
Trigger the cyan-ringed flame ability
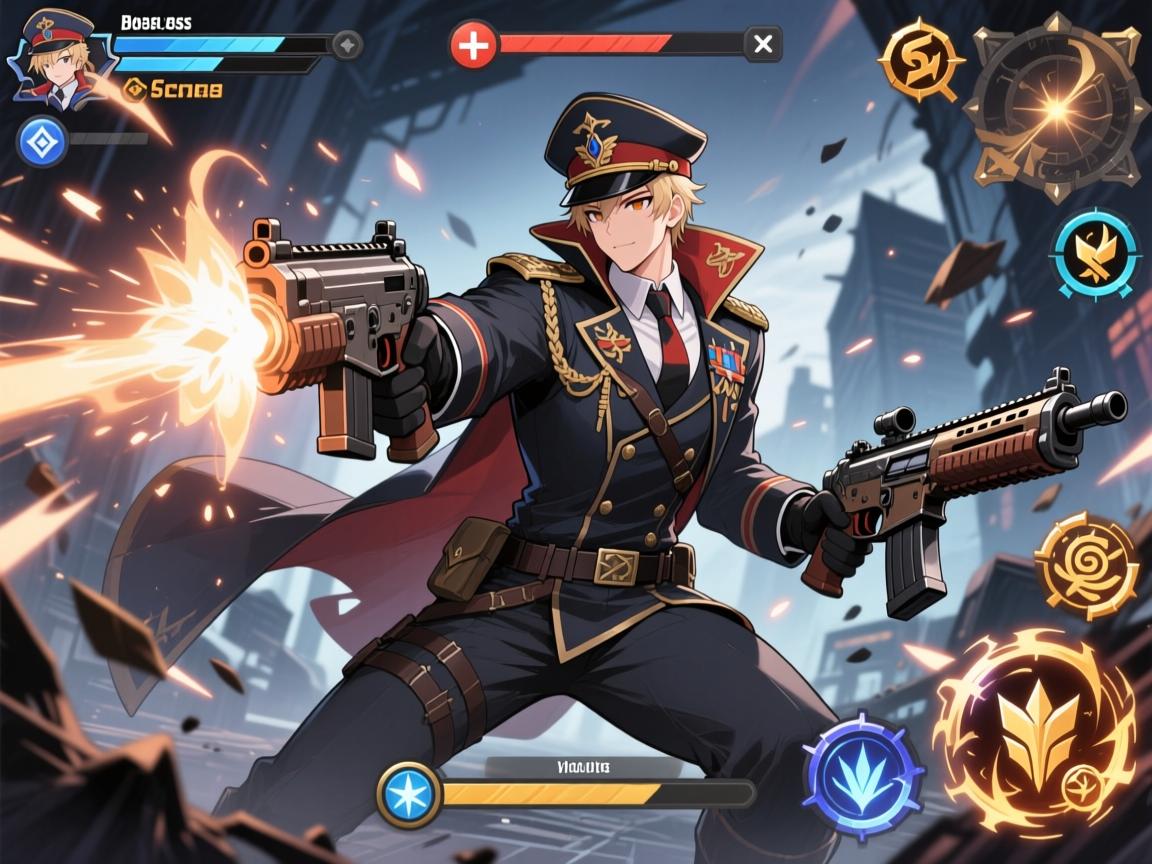tap(1095, 254)
